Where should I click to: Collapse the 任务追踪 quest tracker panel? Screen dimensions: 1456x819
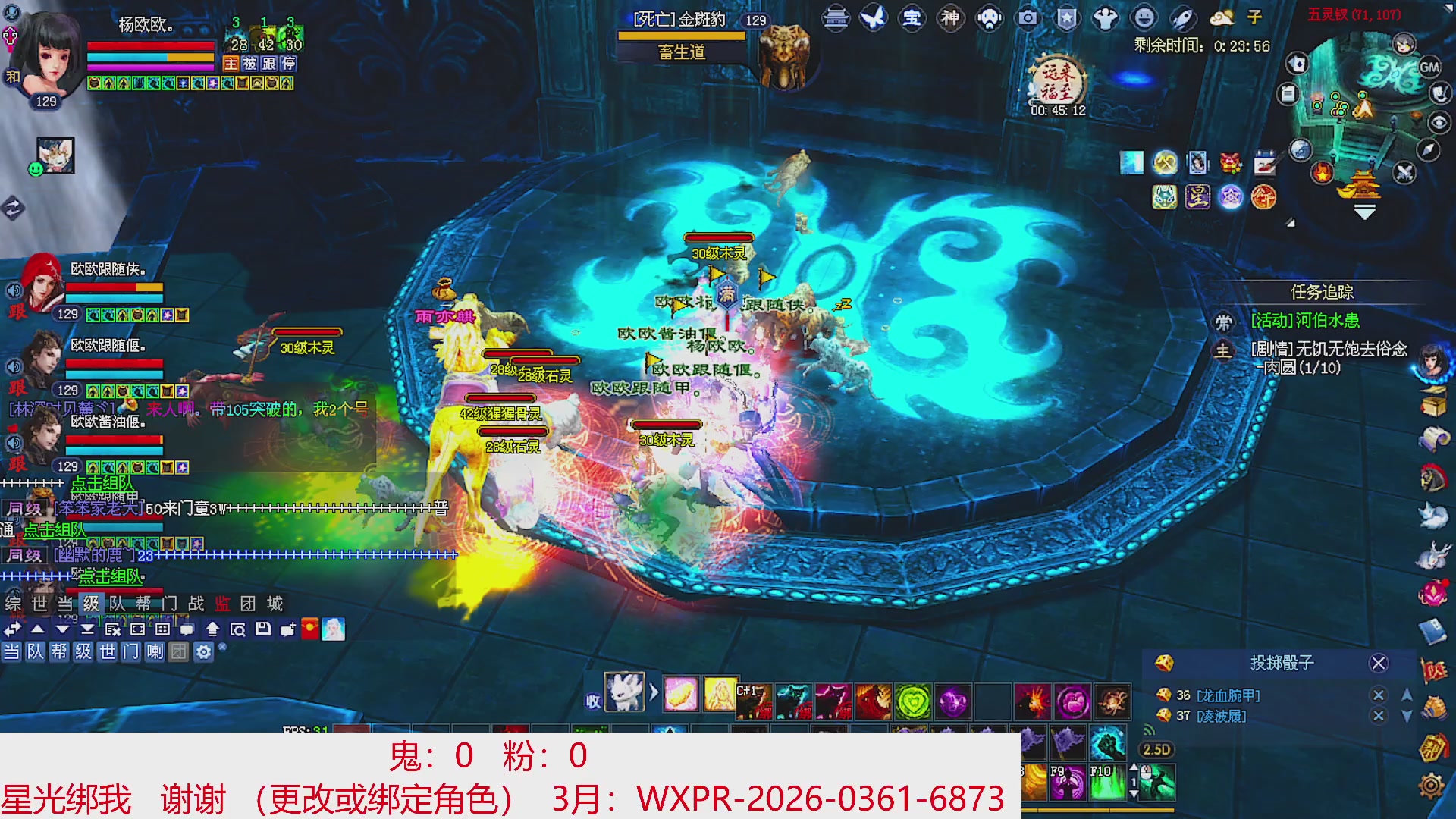1324,291
